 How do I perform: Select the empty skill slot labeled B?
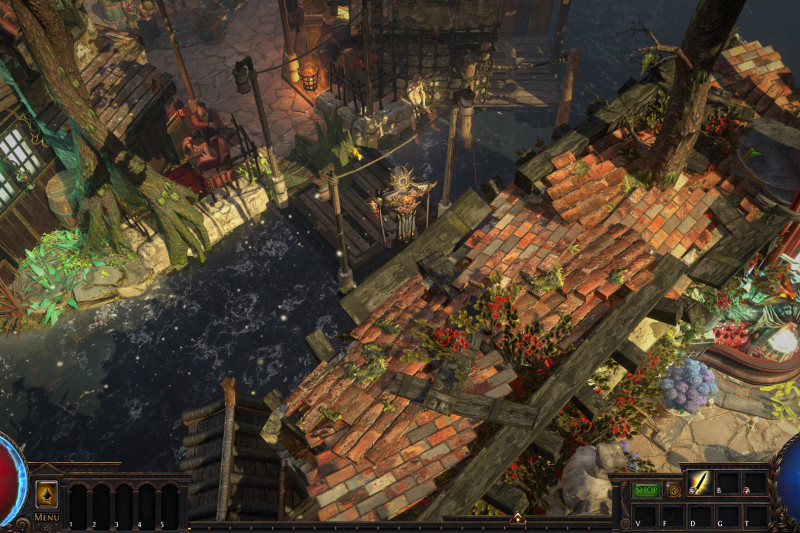tap(728, 483)
